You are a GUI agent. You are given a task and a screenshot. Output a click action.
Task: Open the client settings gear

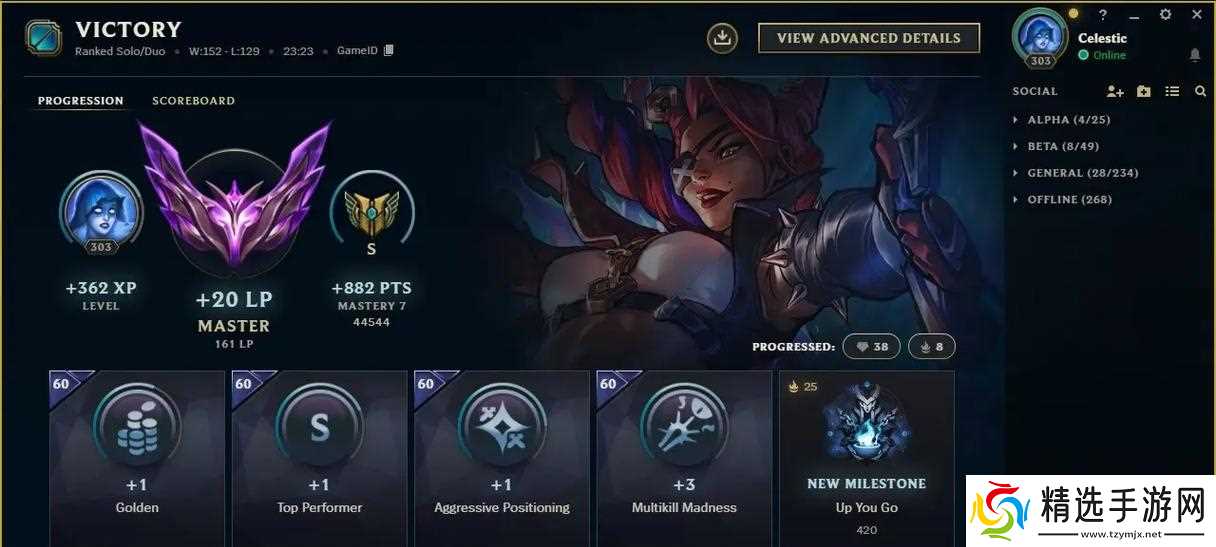(x=1165, y=15)
